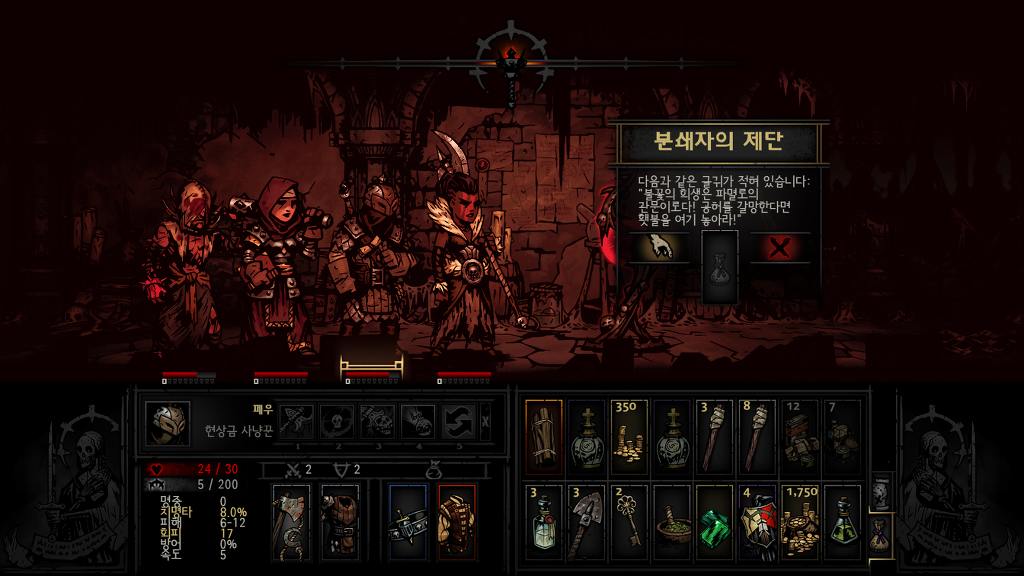This screenshot has height=576, width=1024.
Task: Select the skeleton key stack
Action: point(630,519)
